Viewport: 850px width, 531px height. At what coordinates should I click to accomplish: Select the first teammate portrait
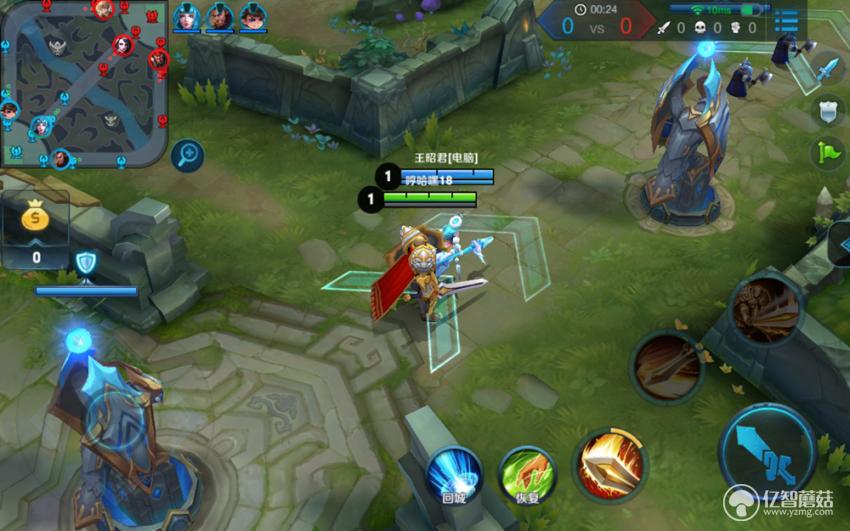point(186,17)
